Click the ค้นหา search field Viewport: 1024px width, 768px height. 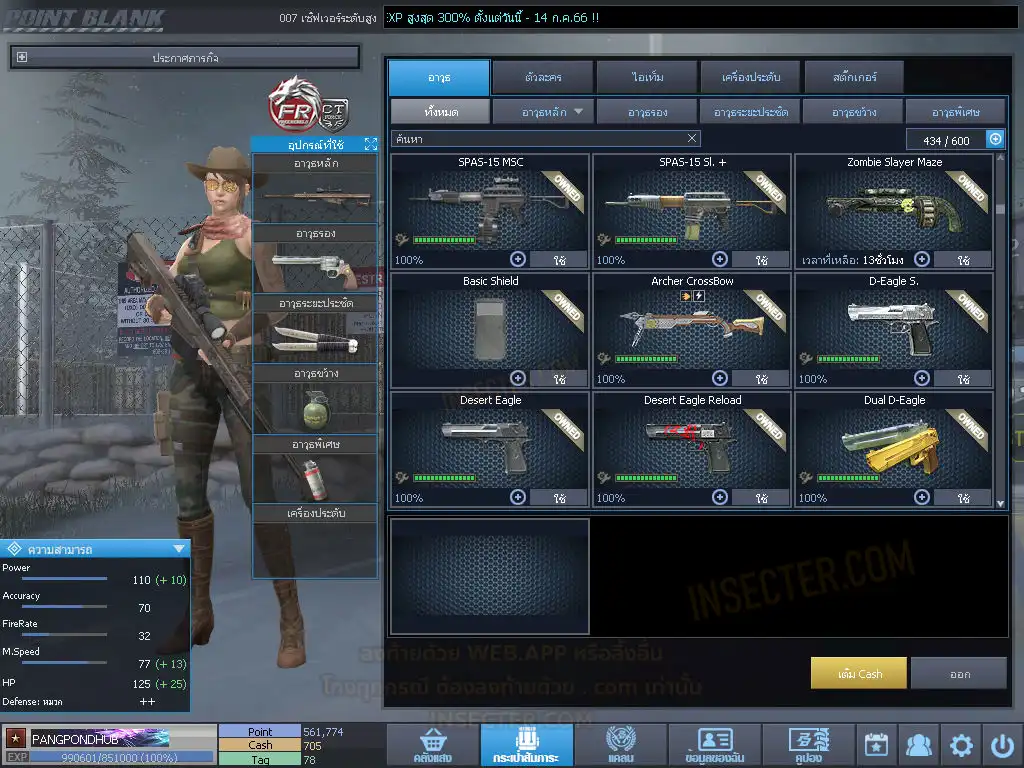(x=538, y=139)
